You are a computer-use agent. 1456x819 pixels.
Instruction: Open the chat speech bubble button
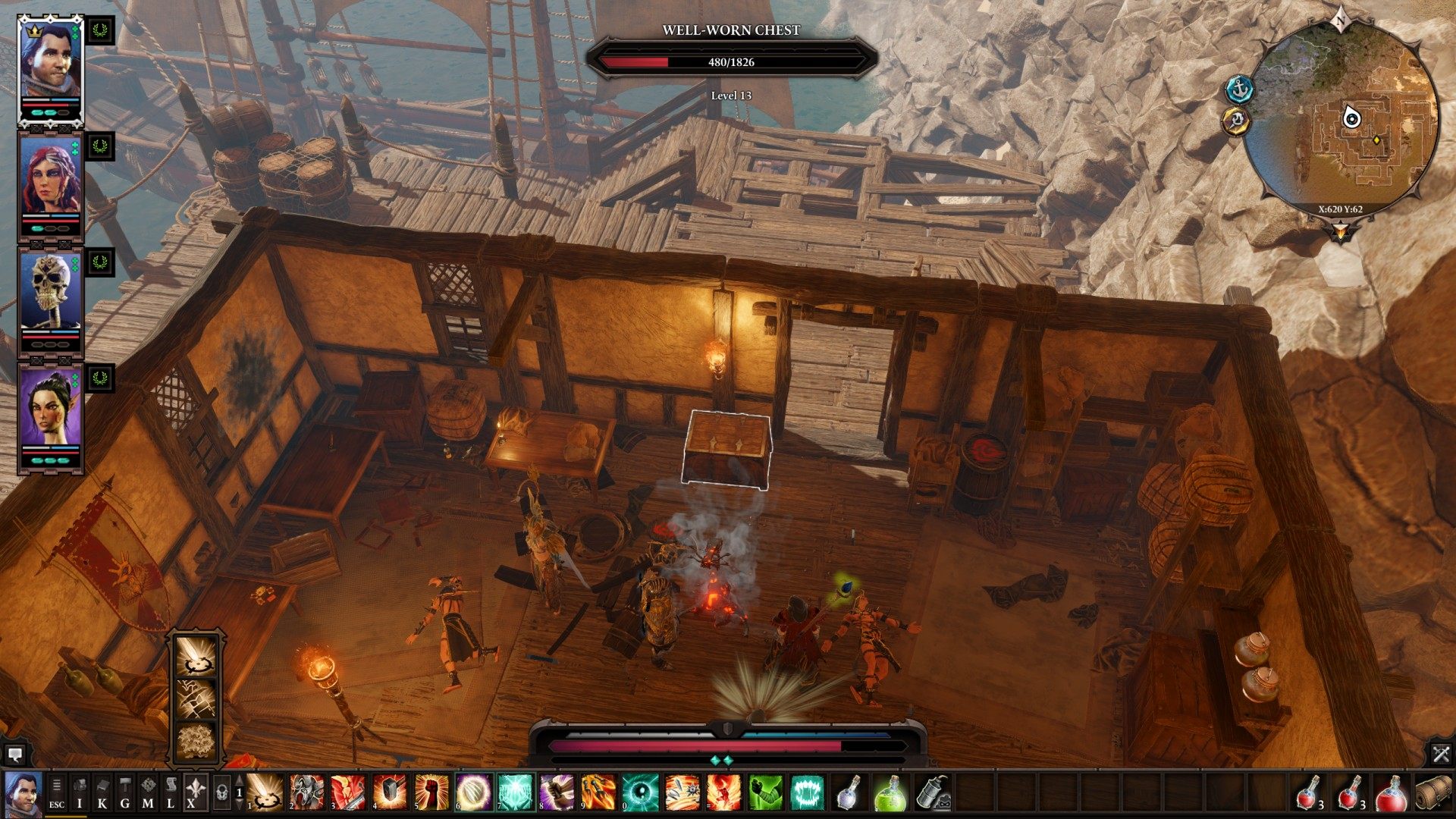[x=14, y=755]
